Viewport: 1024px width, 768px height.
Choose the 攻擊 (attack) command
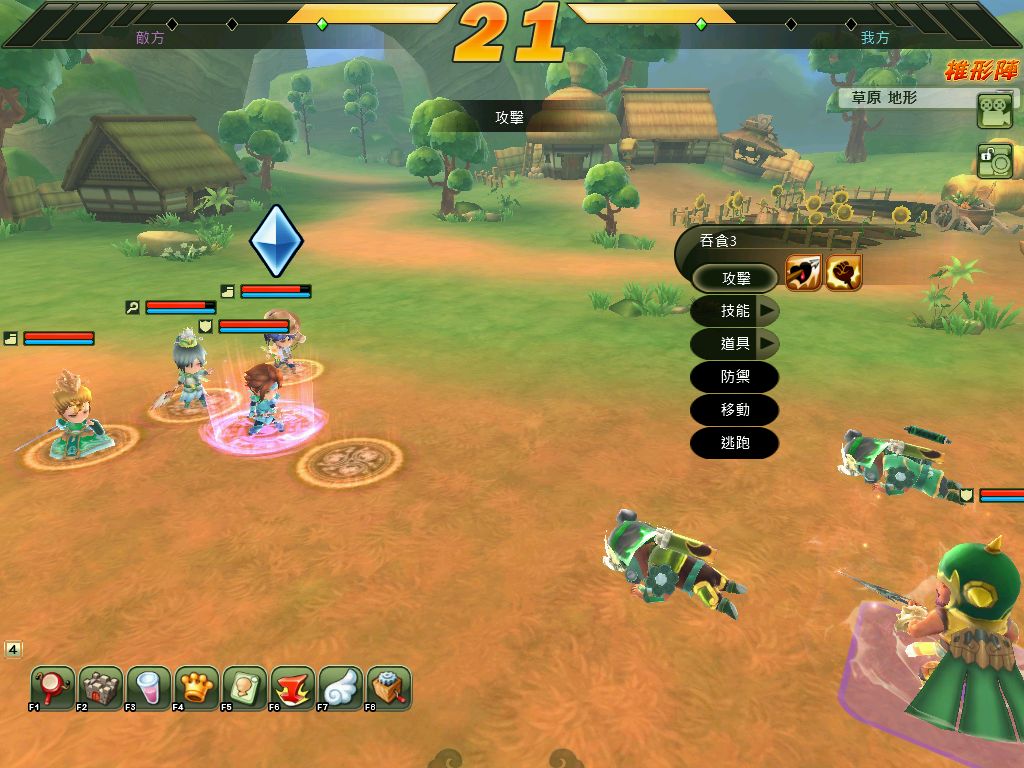coord(735,278)
